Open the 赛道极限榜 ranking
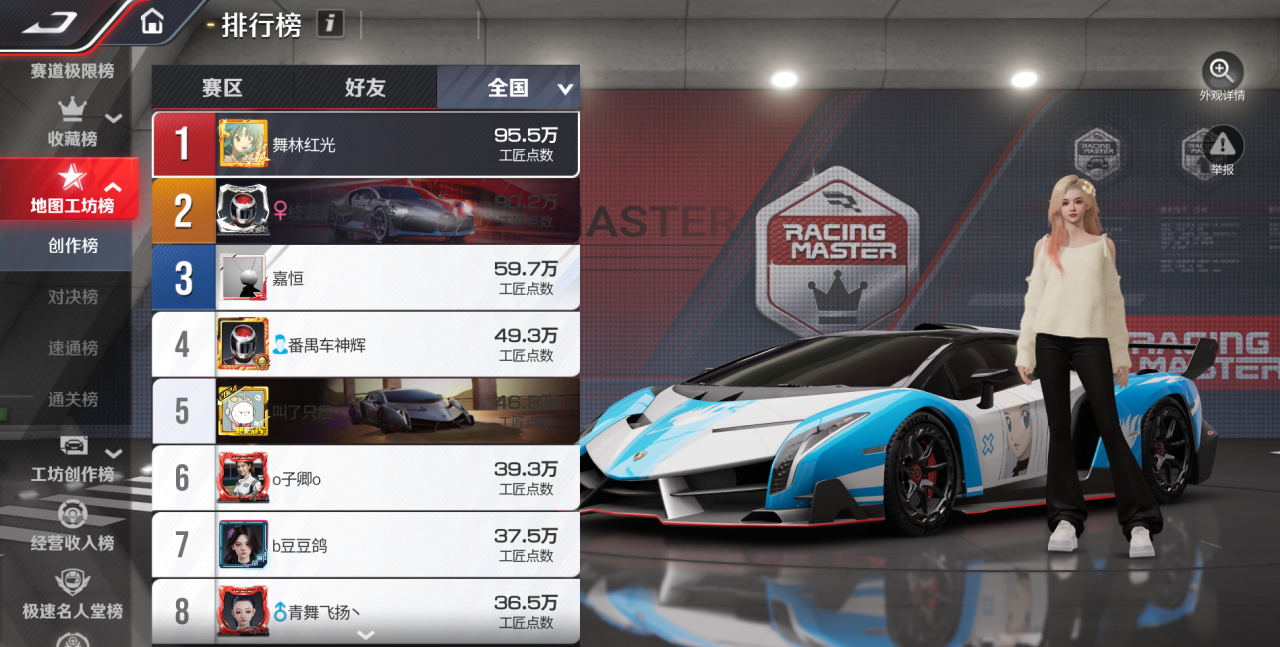Screen dimensions: 1280x647 point(71,71)
